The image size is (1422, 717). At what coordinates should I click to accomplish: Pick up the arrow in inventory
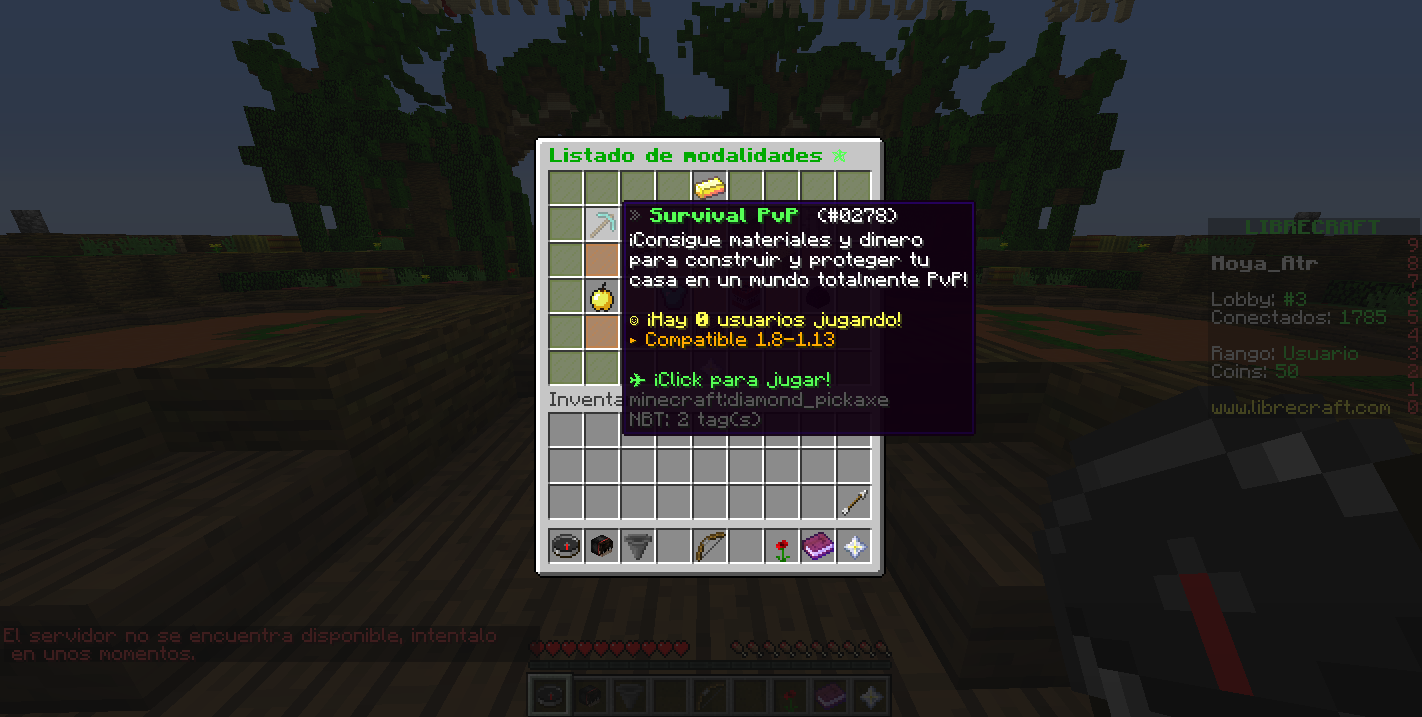pos(853,502)
